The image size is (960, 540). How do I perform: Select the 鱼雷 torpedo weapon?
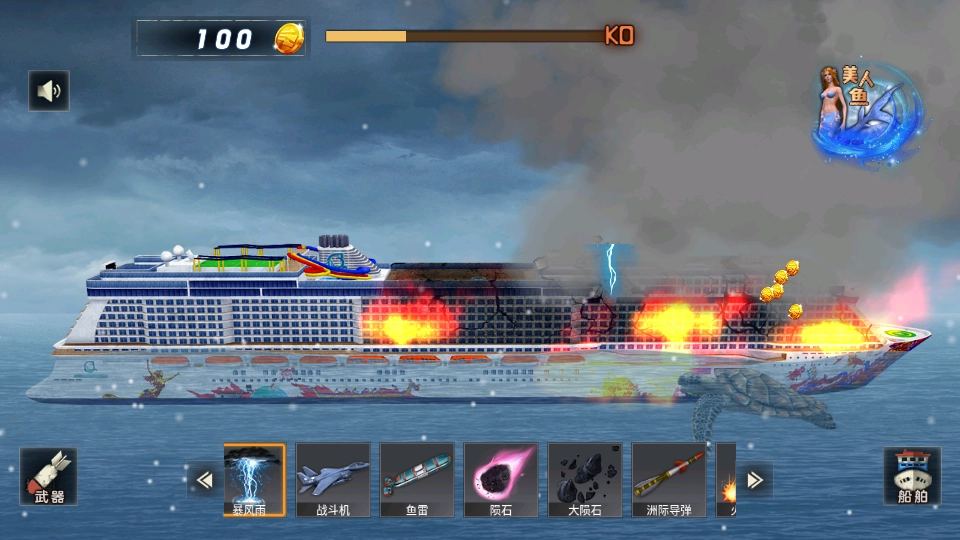click(417, 480)
